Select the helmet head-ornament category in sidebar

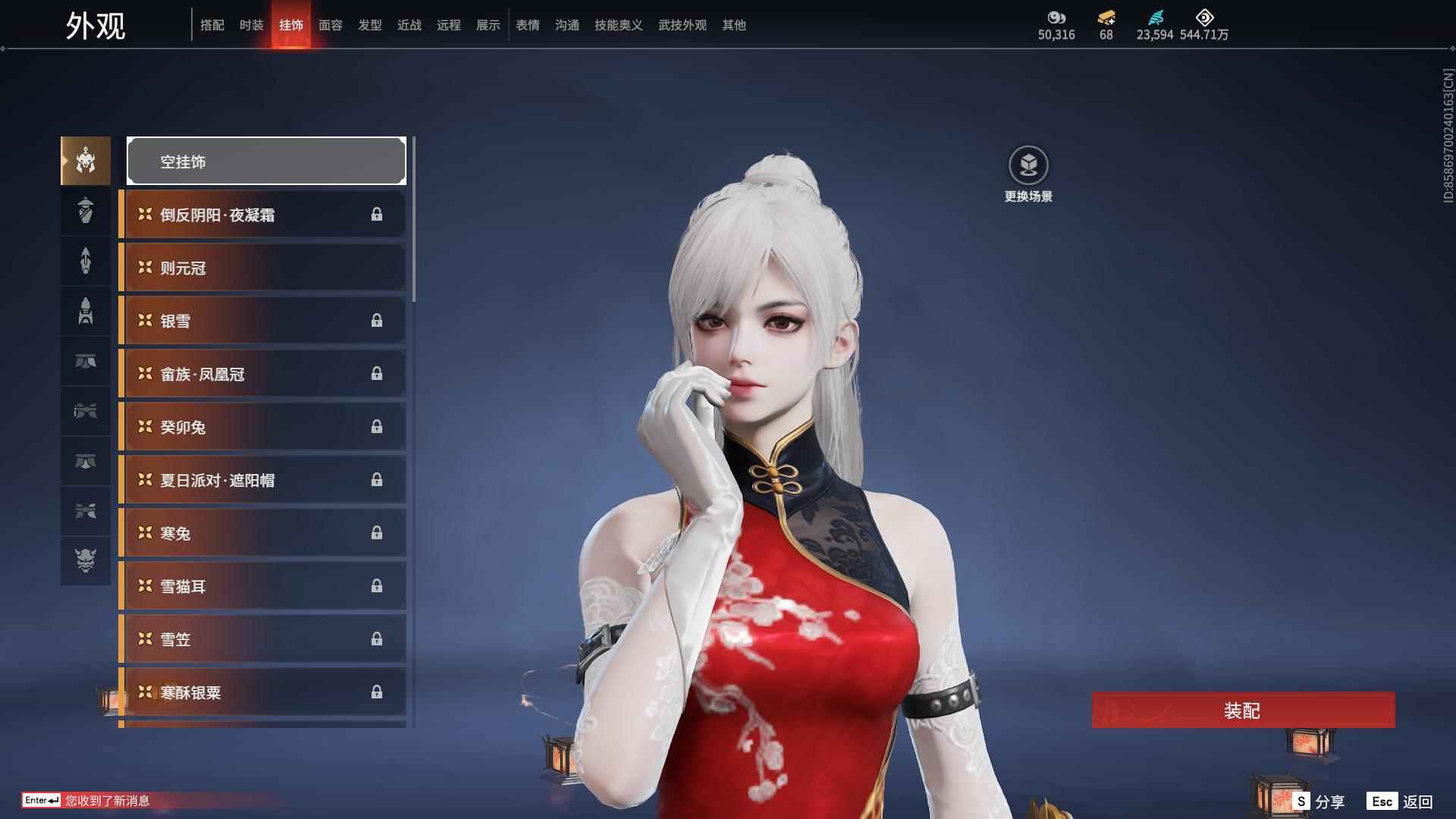(x=85, y=161)
